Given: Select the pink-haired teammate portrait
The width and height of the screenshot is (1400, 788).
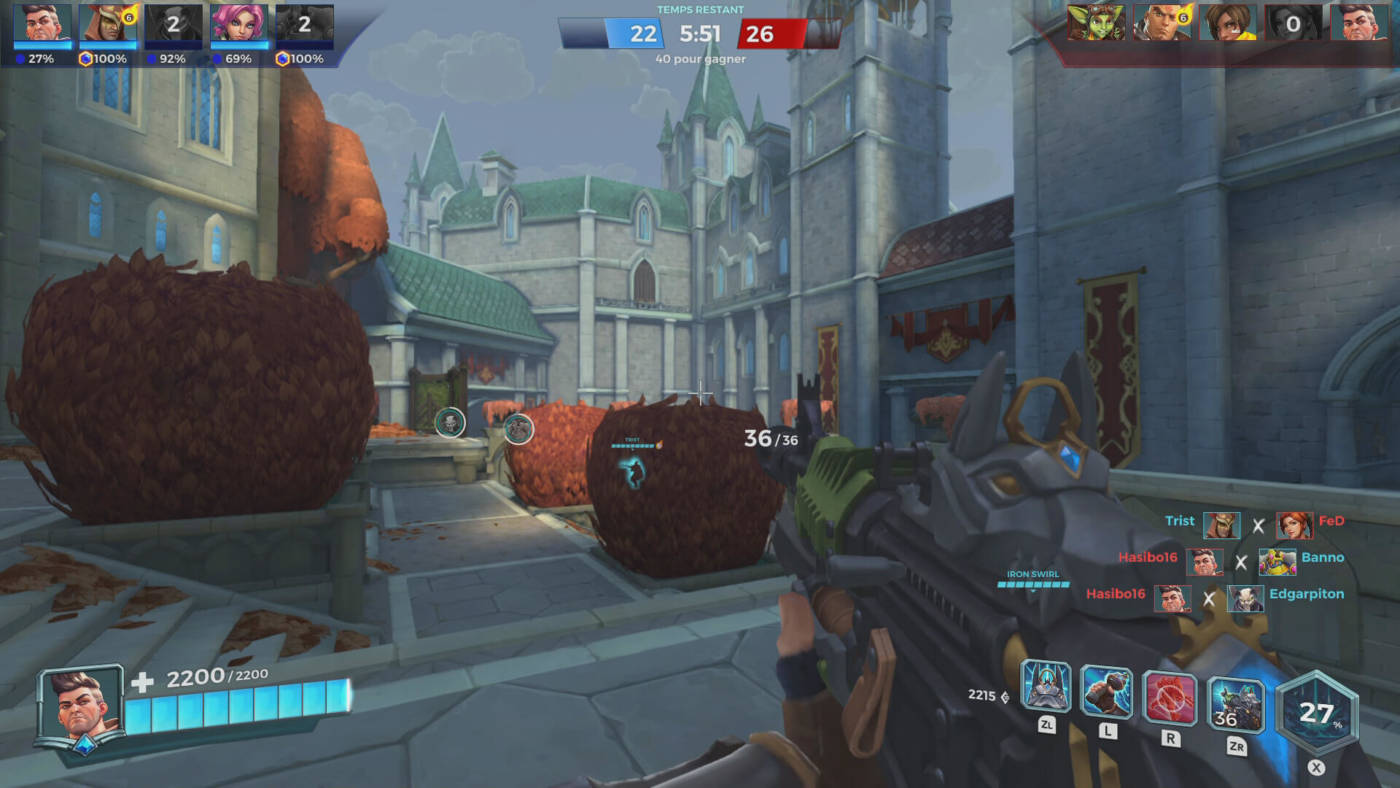Looking at the screenshot, I should tap(239, 24).
